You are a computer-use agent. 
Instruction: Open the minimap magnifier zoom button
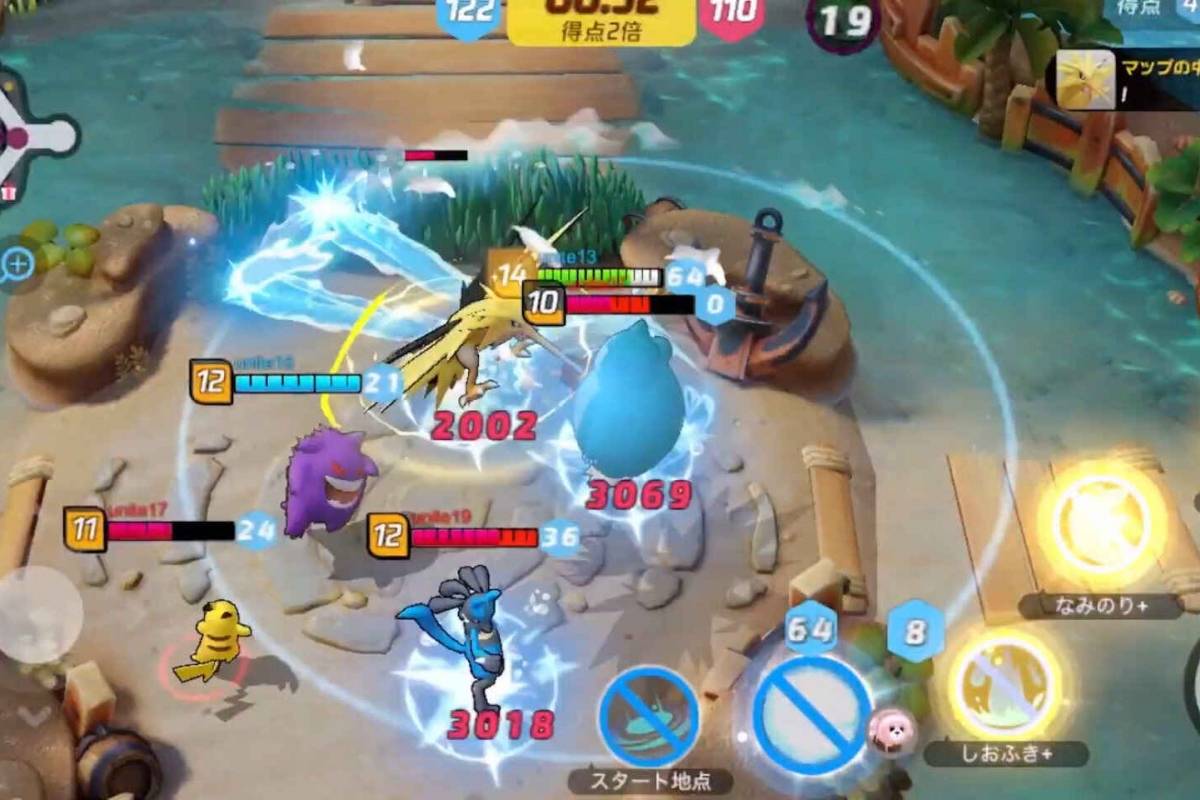[x=18, y=264]
